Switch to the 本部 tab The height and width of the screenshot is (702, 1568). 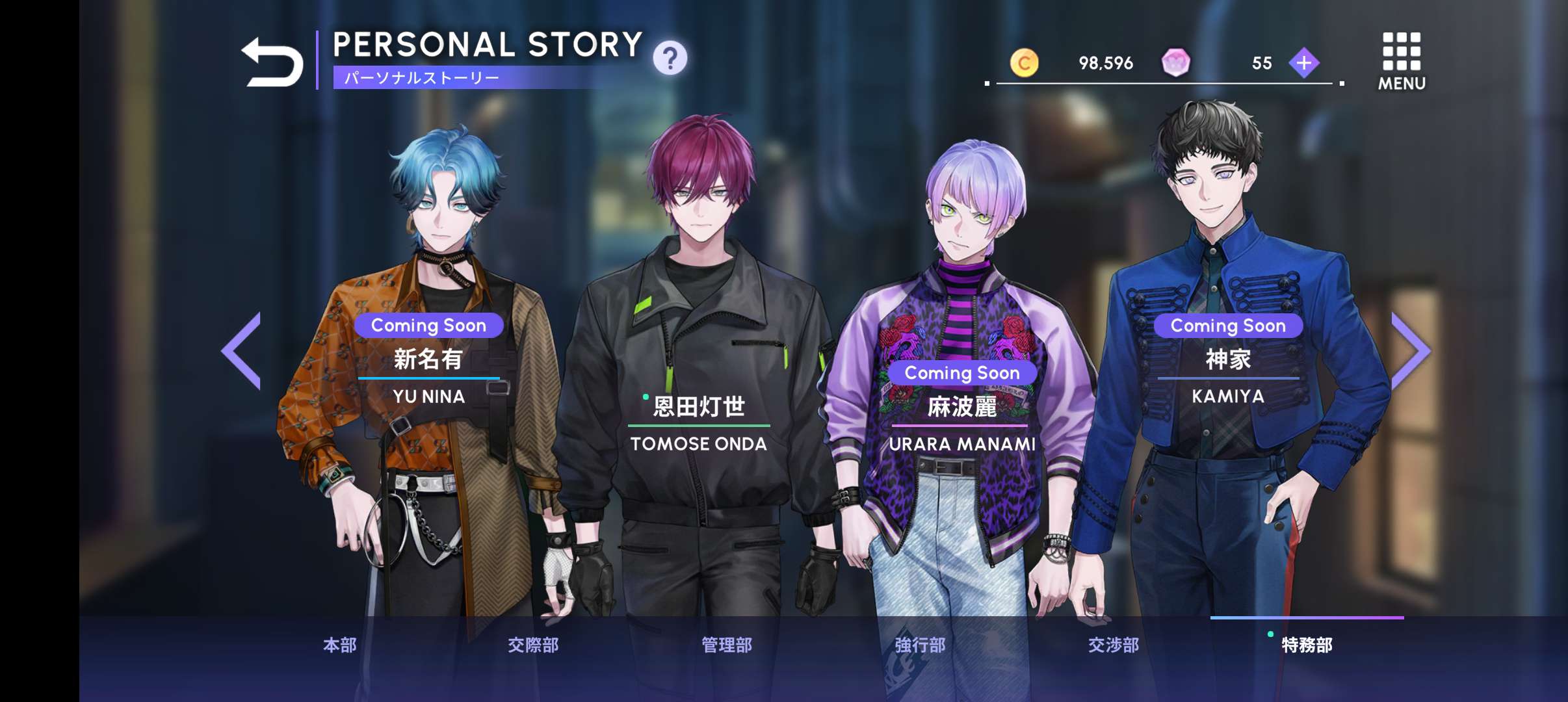point(340,645)
